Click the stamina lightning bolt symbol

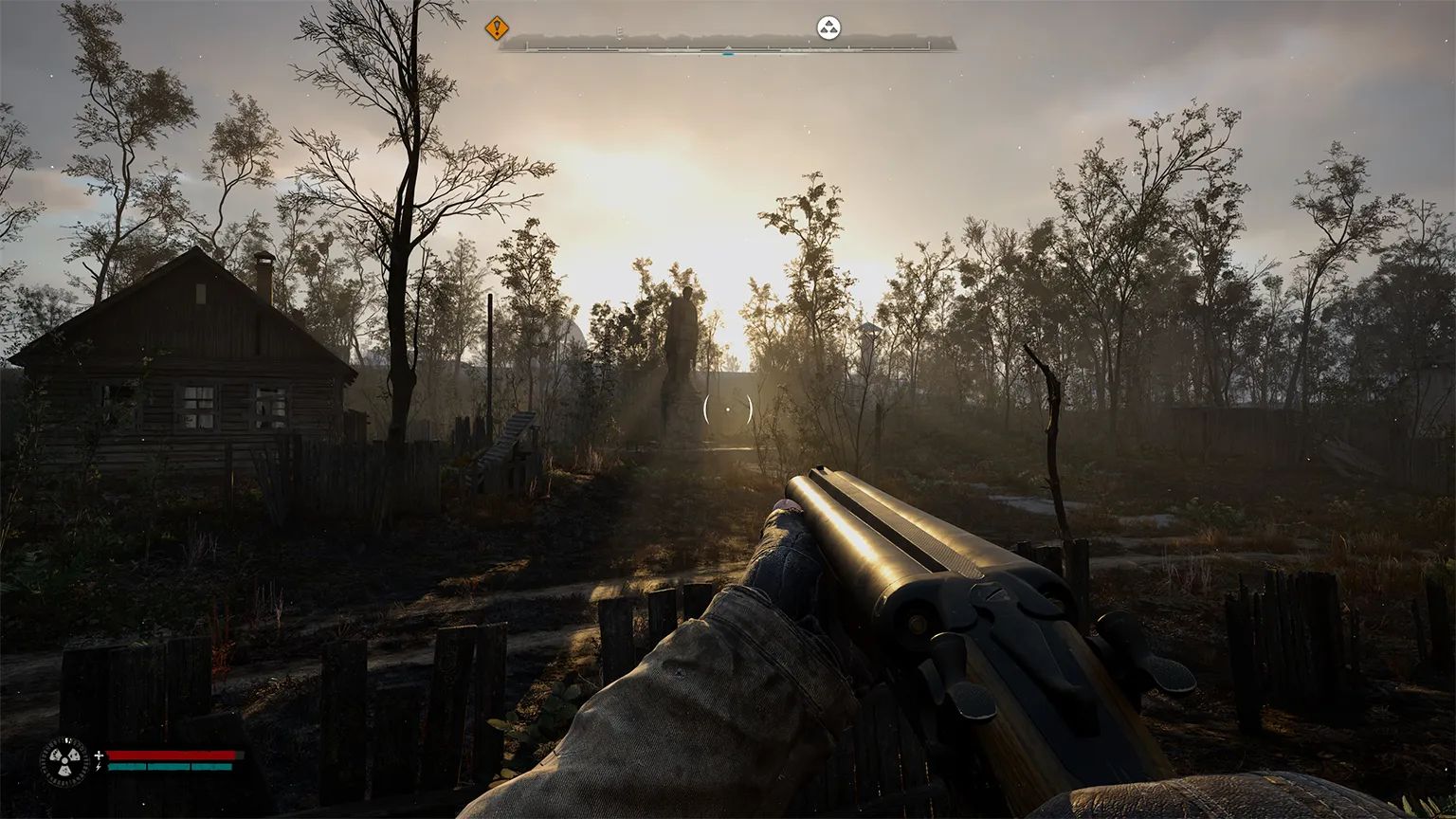coord(98,767)
